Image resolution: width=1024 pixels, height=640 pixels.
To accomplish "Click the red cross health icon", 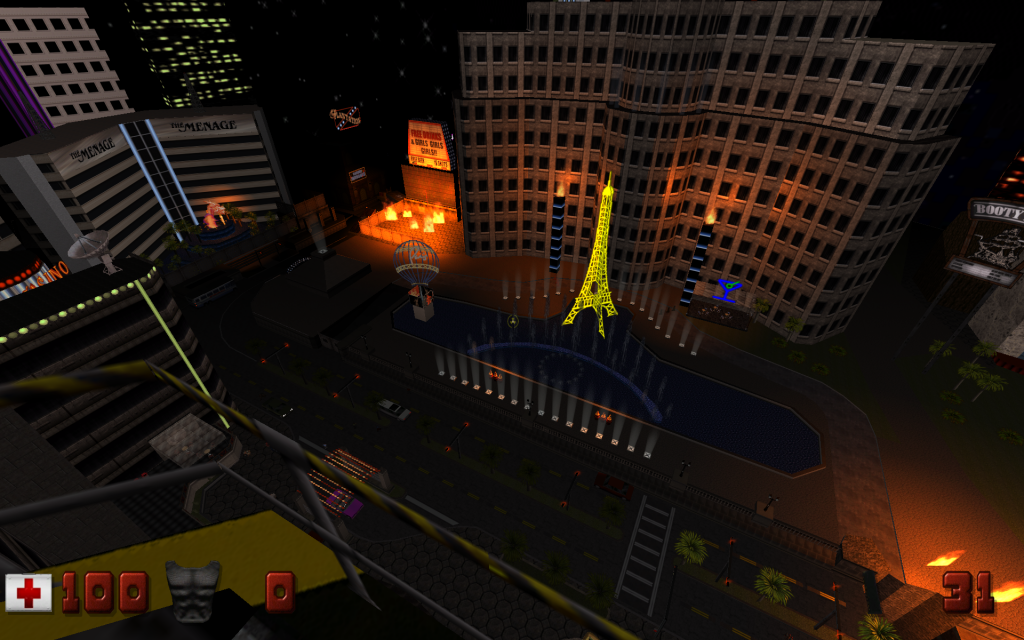I will tap(29, 592).
